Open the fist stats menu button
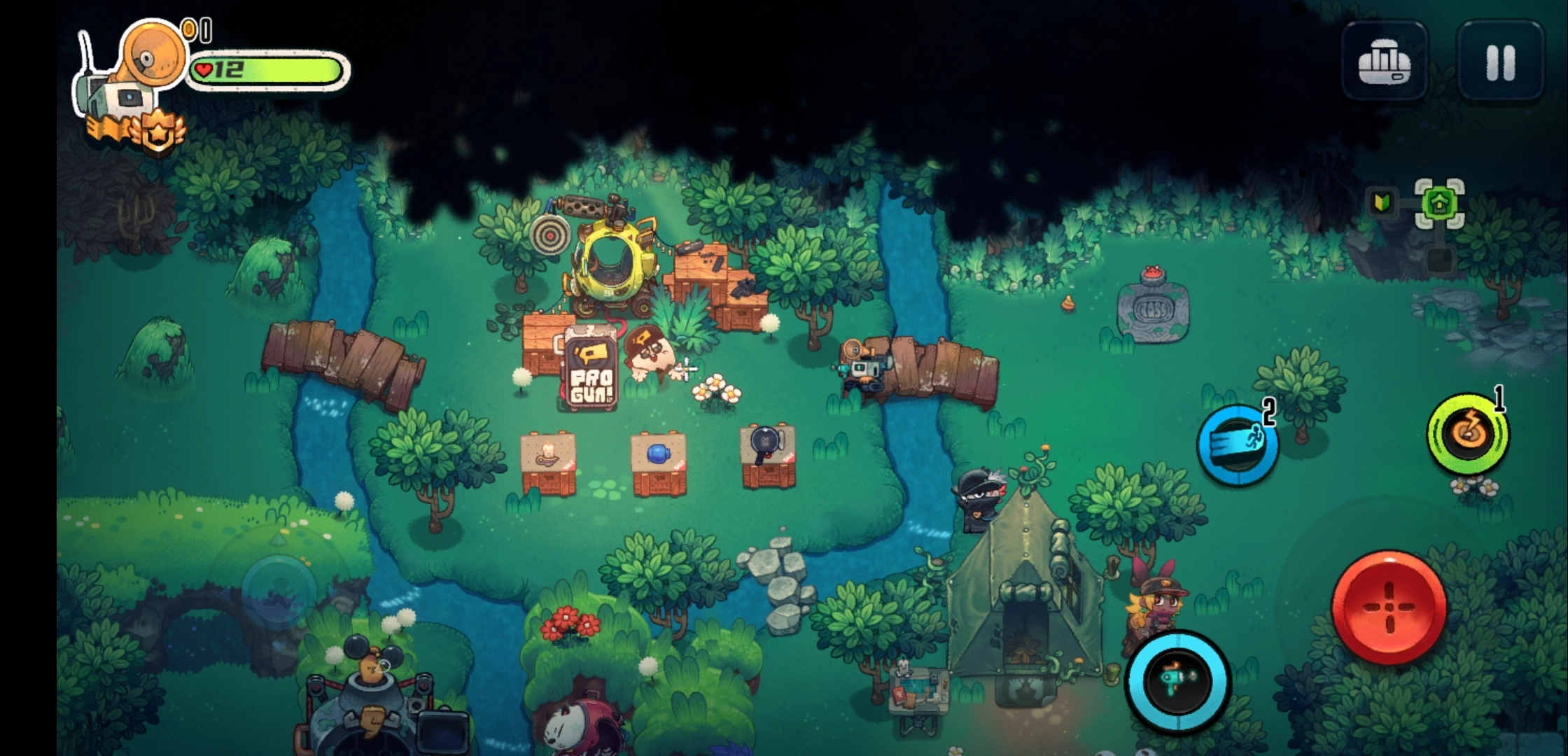 1384,61
